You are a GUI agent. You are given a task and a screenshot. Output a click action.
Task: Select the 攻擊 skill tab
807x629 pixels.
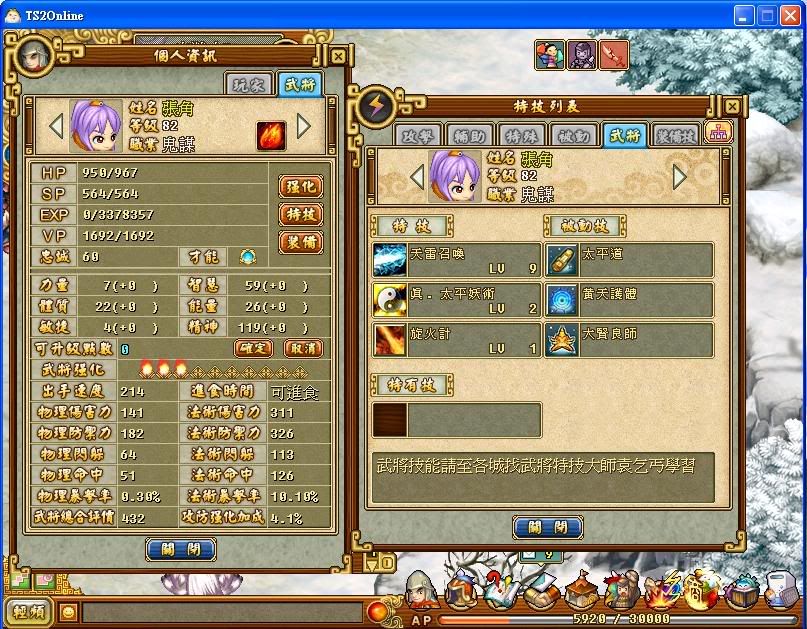tap(417, 135)
